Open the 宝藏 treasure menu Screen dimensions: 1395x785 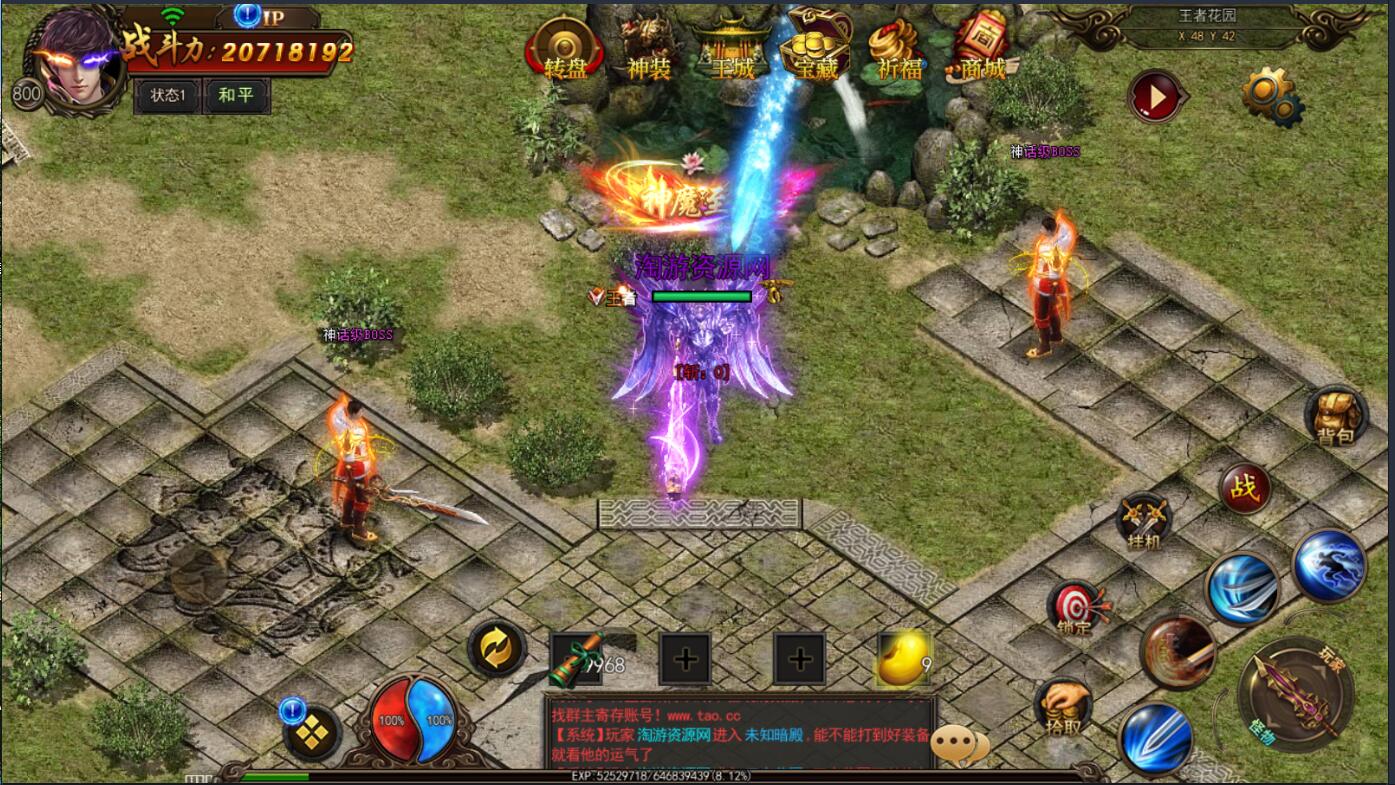click(814, 50)
